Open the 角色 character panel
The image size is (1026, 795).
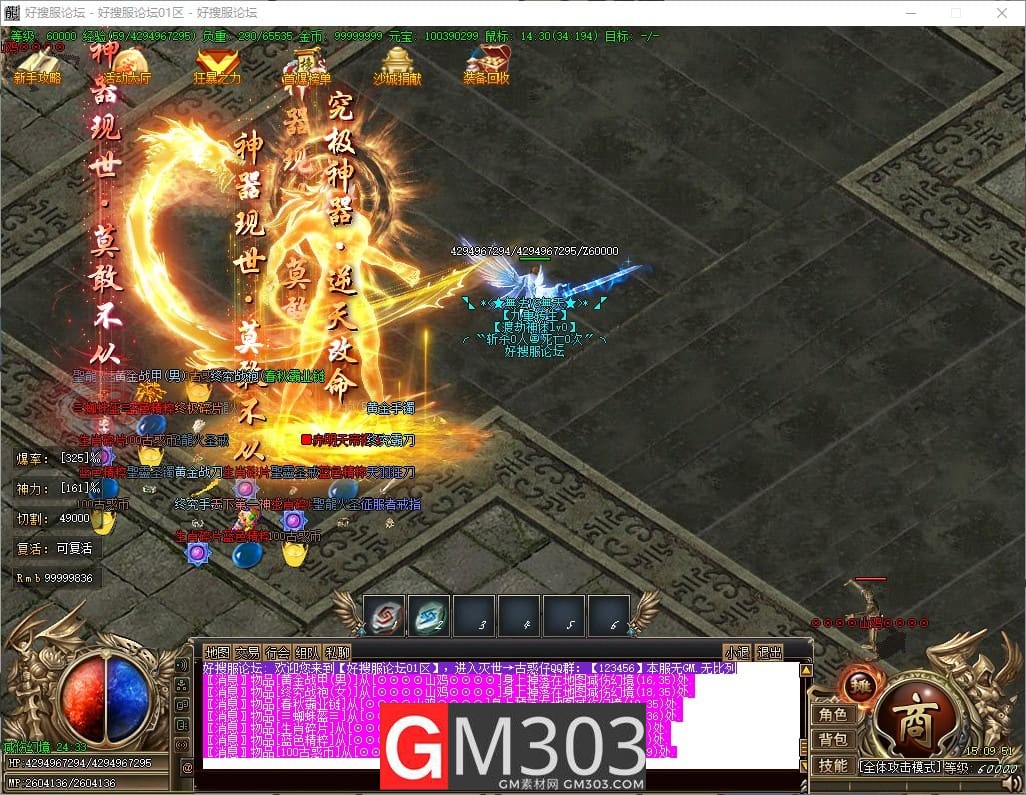pos(833,715)
